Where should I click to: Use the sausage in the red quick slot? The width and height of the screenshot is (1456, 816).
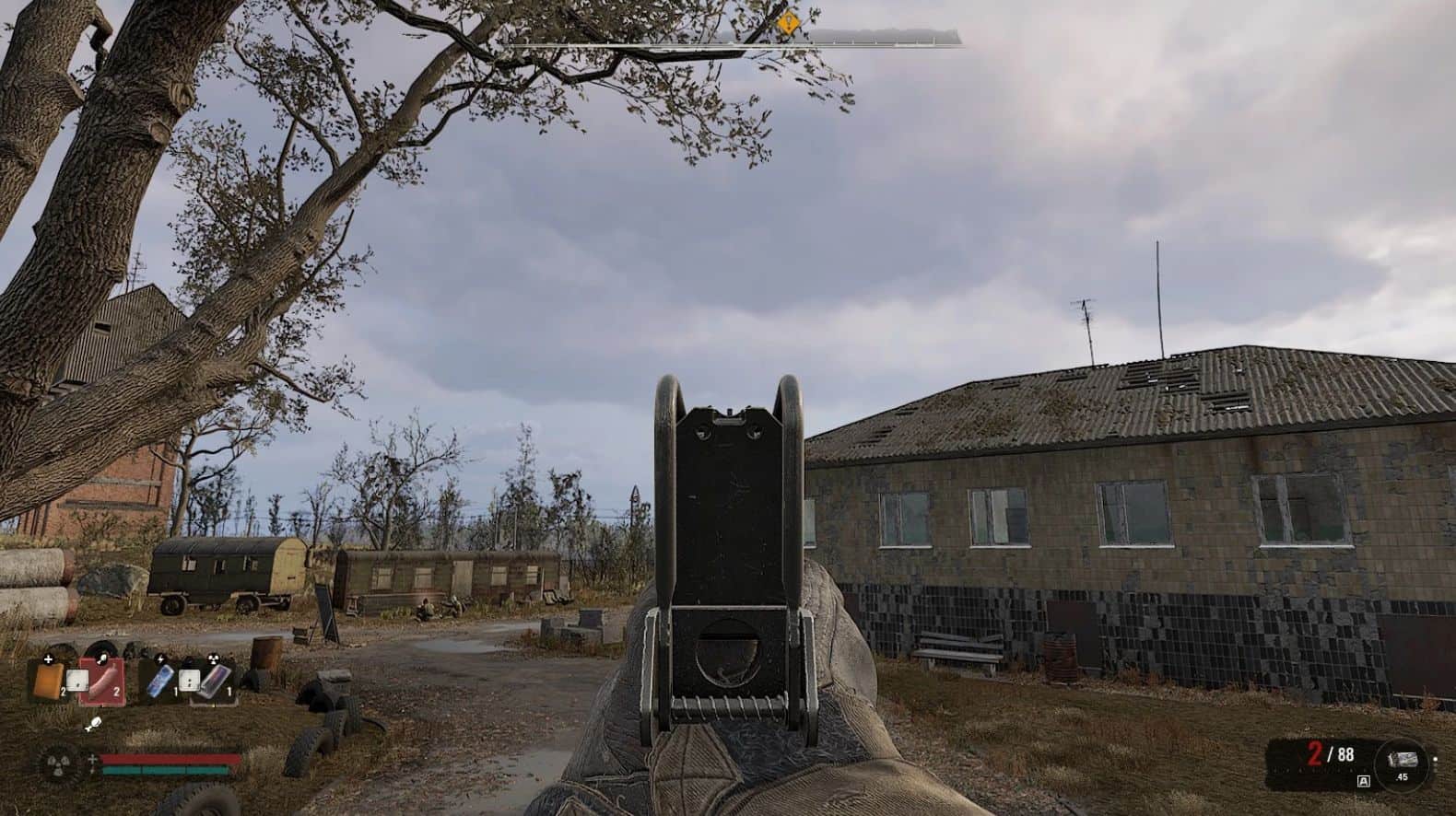(x=101, y=682)
